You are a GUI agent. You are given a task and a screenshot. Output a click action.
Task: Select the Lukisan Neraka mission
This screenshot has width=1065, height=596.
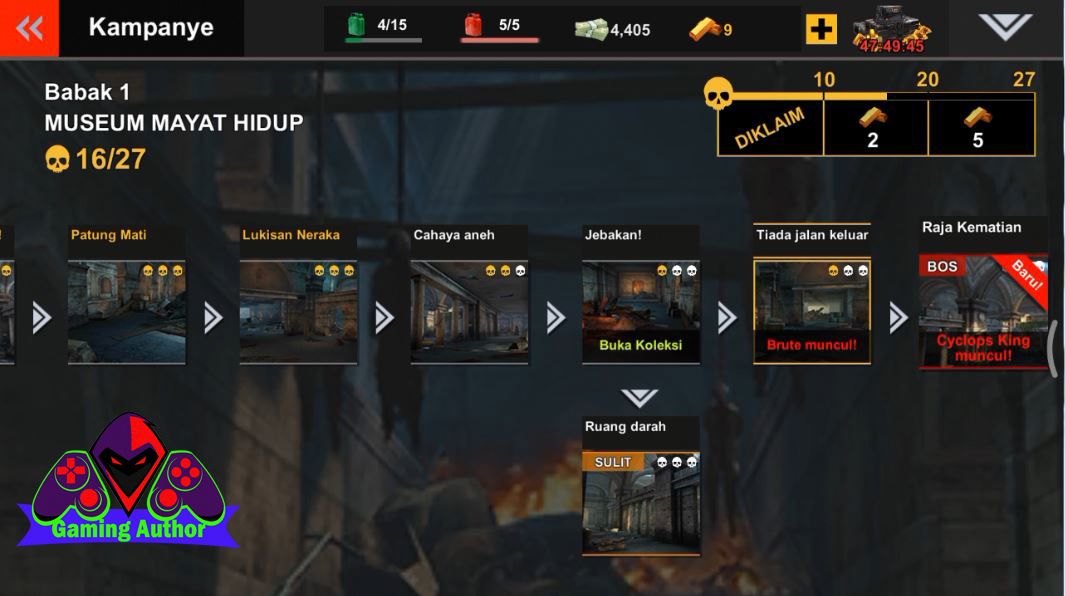(x=298, y=311)
